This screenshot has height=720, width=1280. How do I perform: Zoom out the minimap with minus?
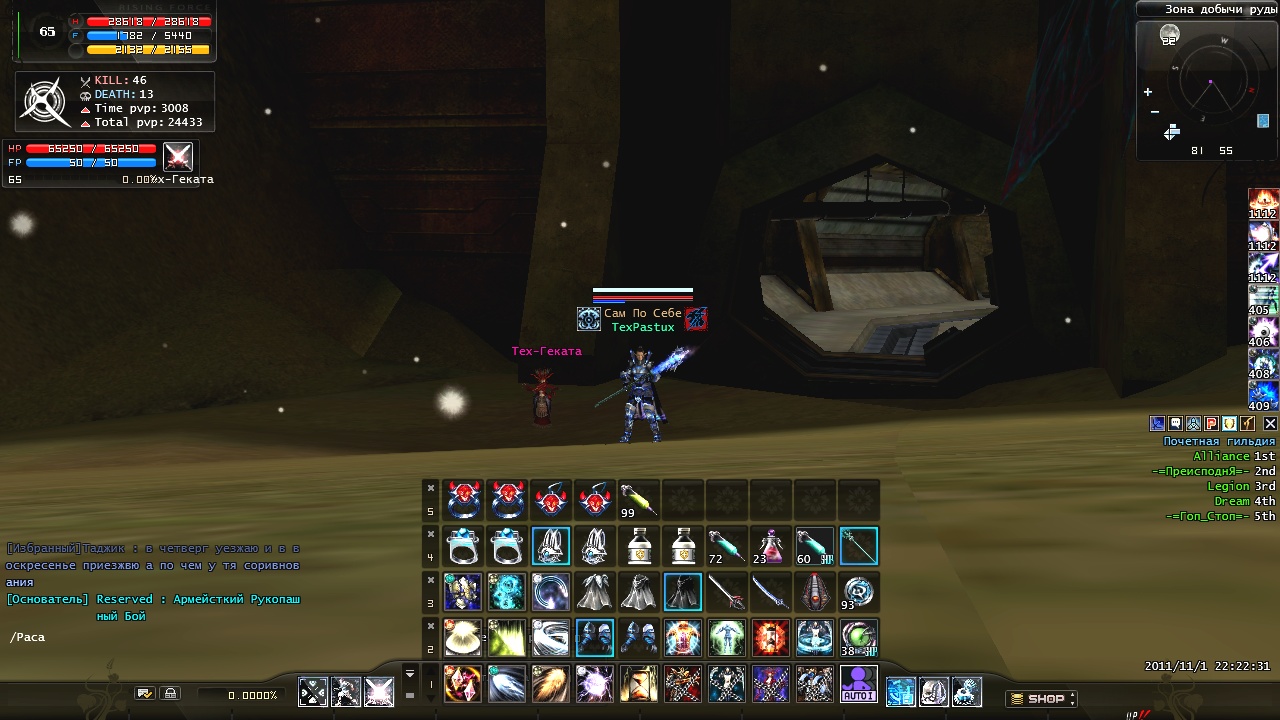point(1155,112)
